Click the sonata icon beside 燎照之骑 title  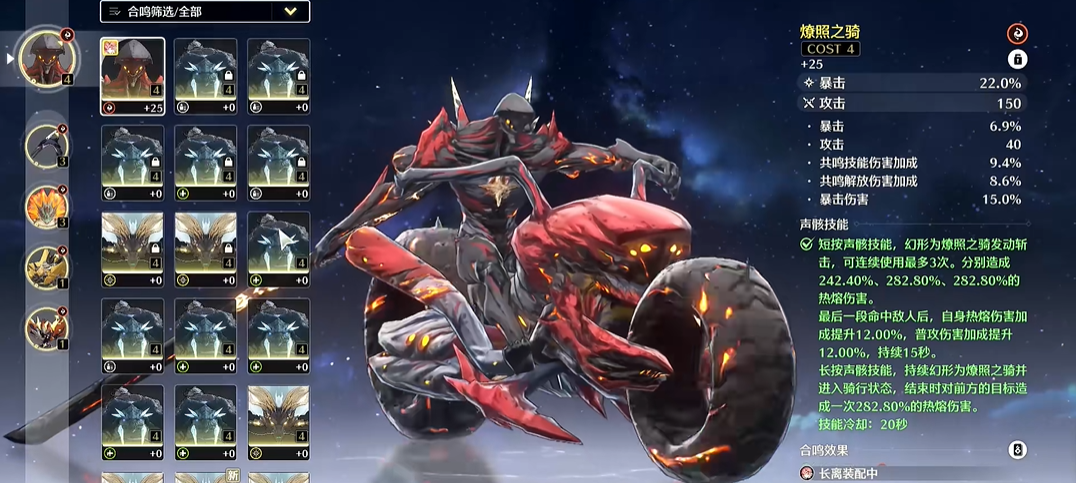pos(1017,34)
